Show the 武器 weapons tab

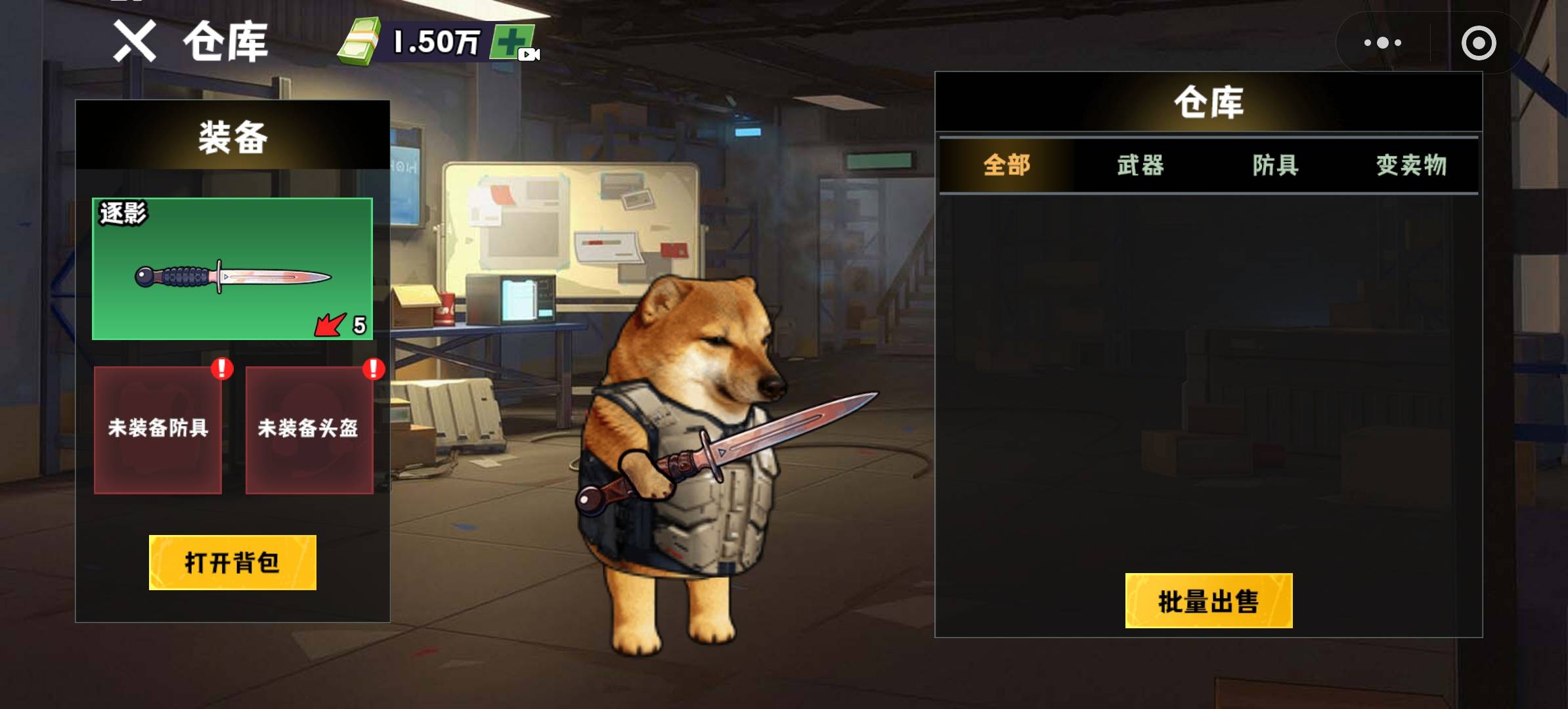pyautogui.click(x=1141, y=165)
